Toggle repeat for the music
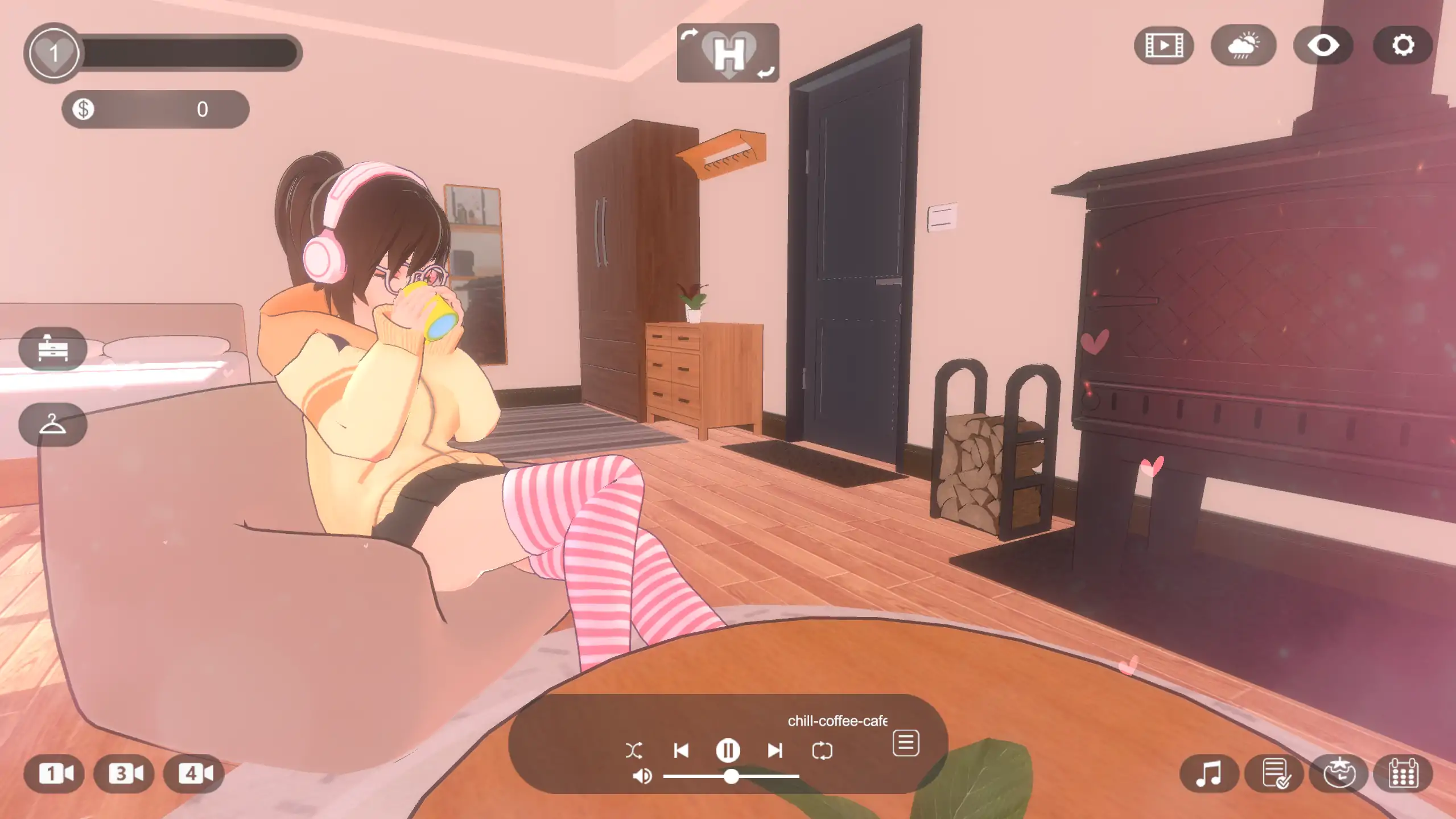The image size is (1456, 819). coord(822,750)
